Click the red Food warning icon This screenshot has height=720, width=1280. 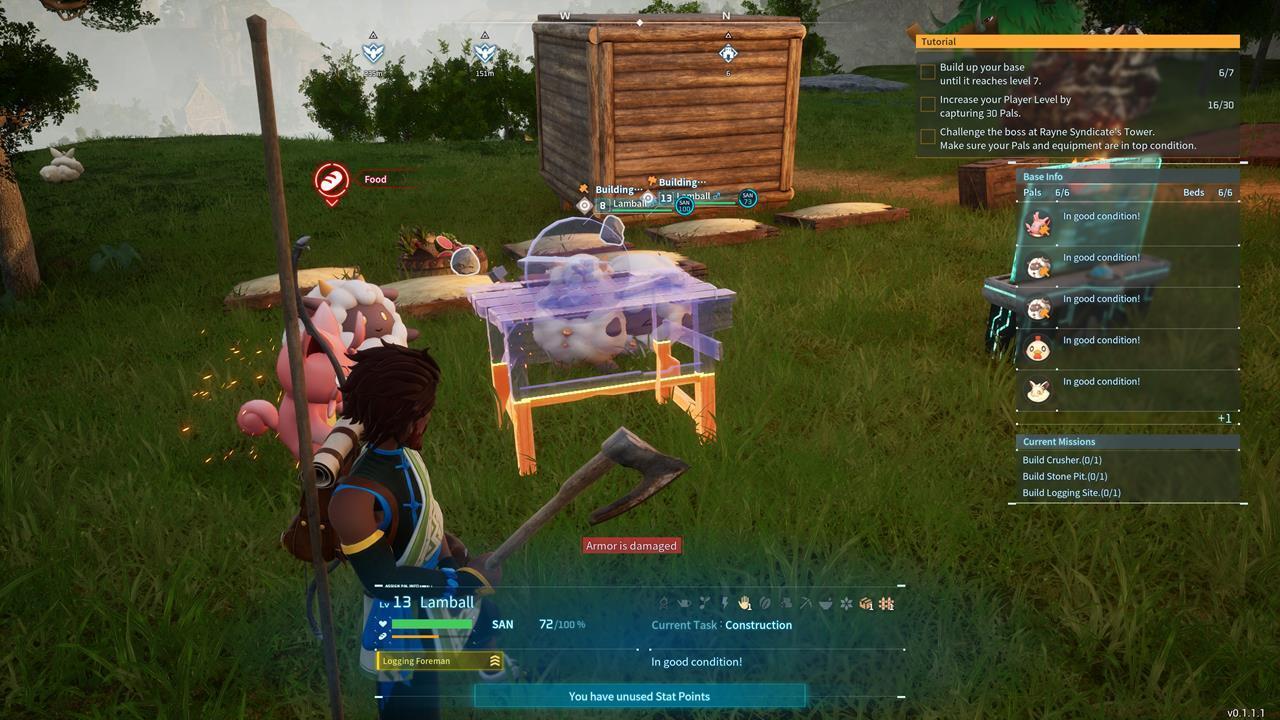tap(331, 181)
